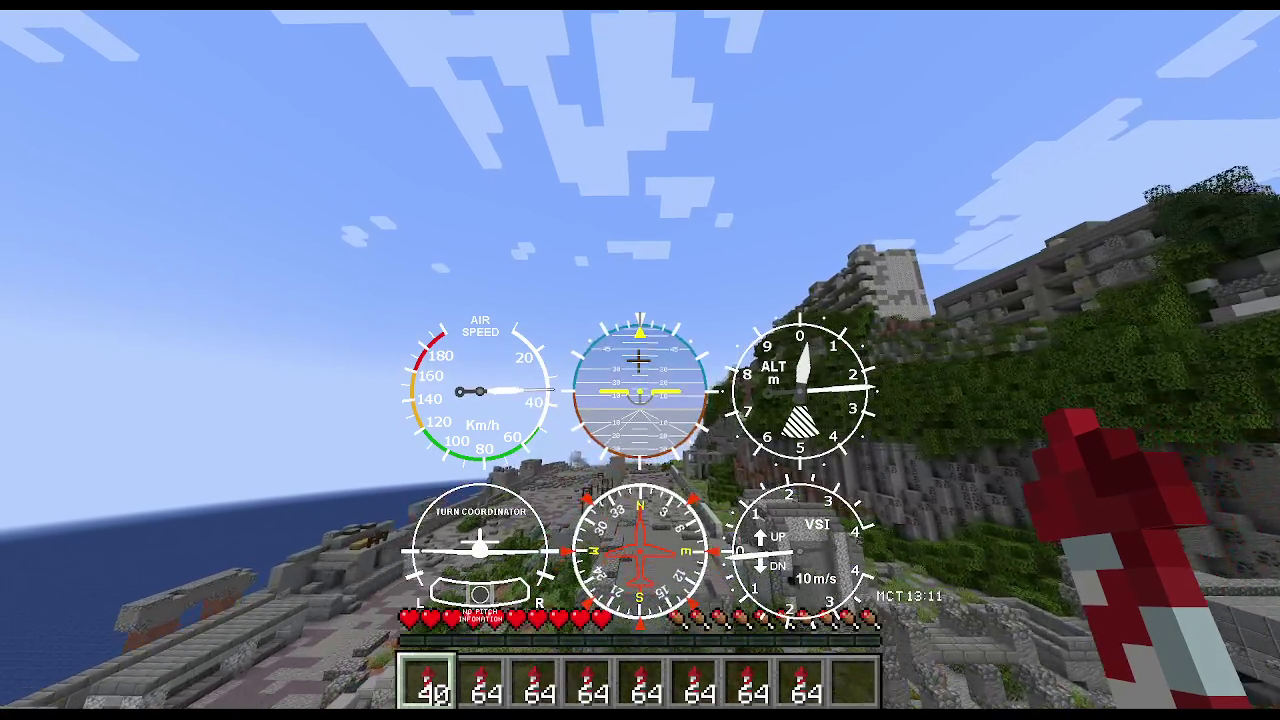Click the red airplane on the compass
Screen dimensions: 1280x720
638,550
